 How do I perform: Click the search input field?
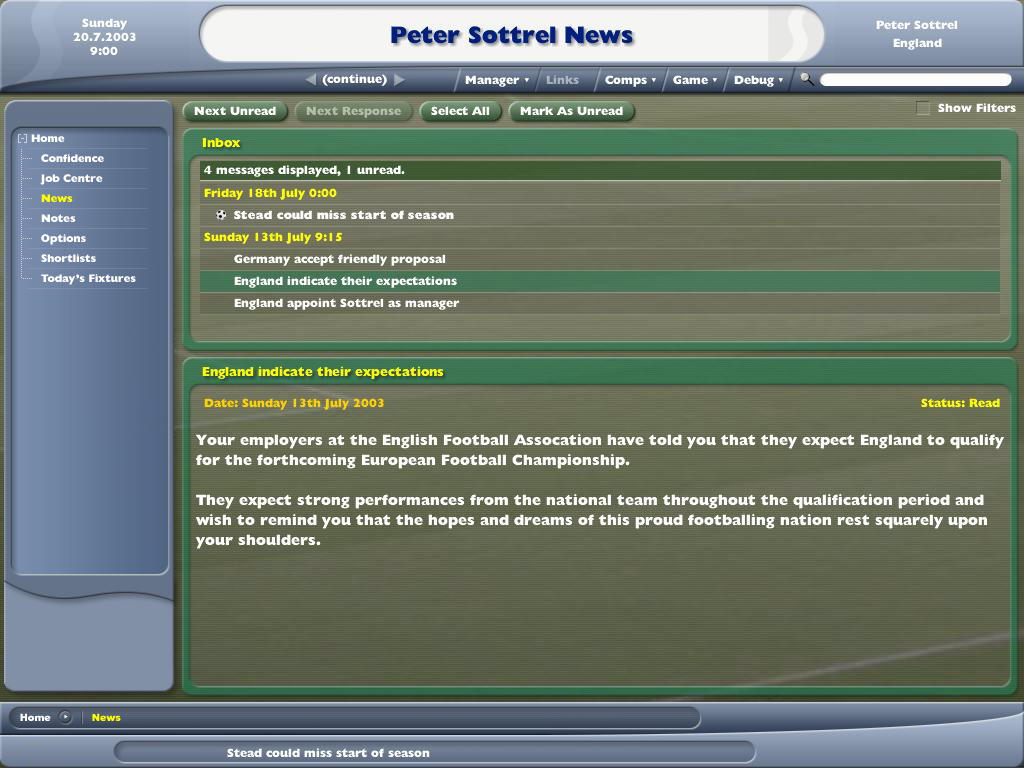click(915, 80)
